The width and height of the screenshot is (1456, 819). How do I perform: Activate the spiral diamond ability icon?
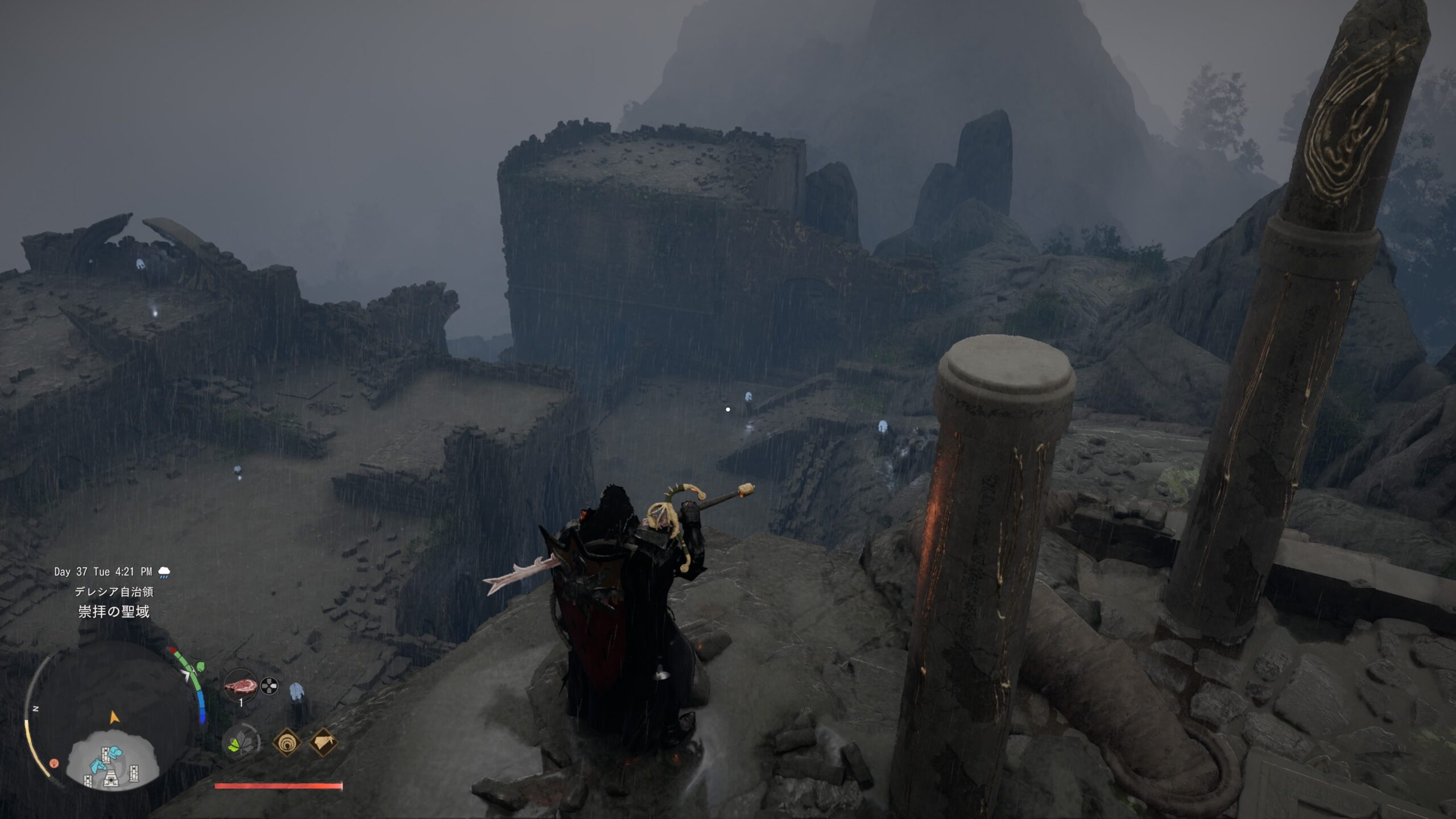[x=286, y=742]
